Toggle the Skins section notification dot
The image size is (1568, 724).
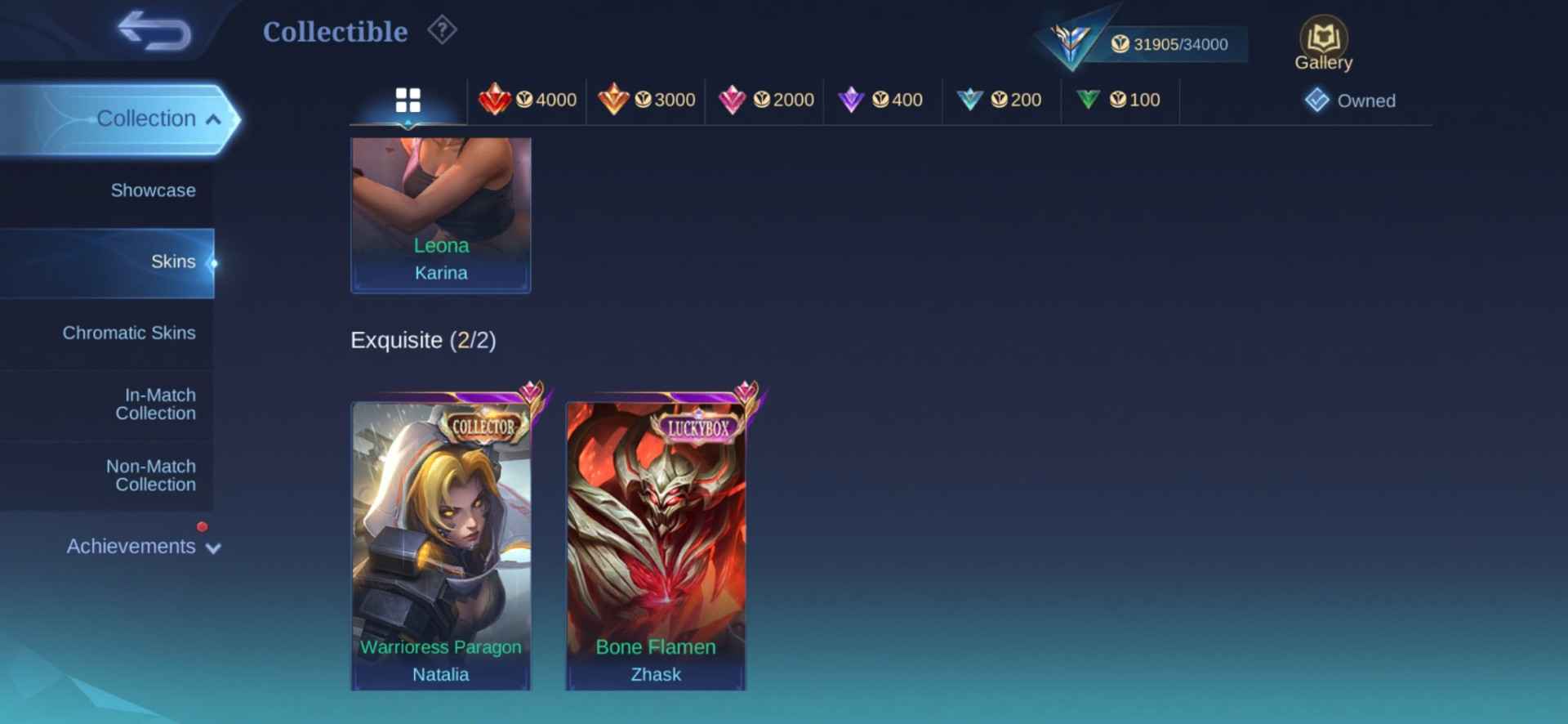(x=214, y=264)
